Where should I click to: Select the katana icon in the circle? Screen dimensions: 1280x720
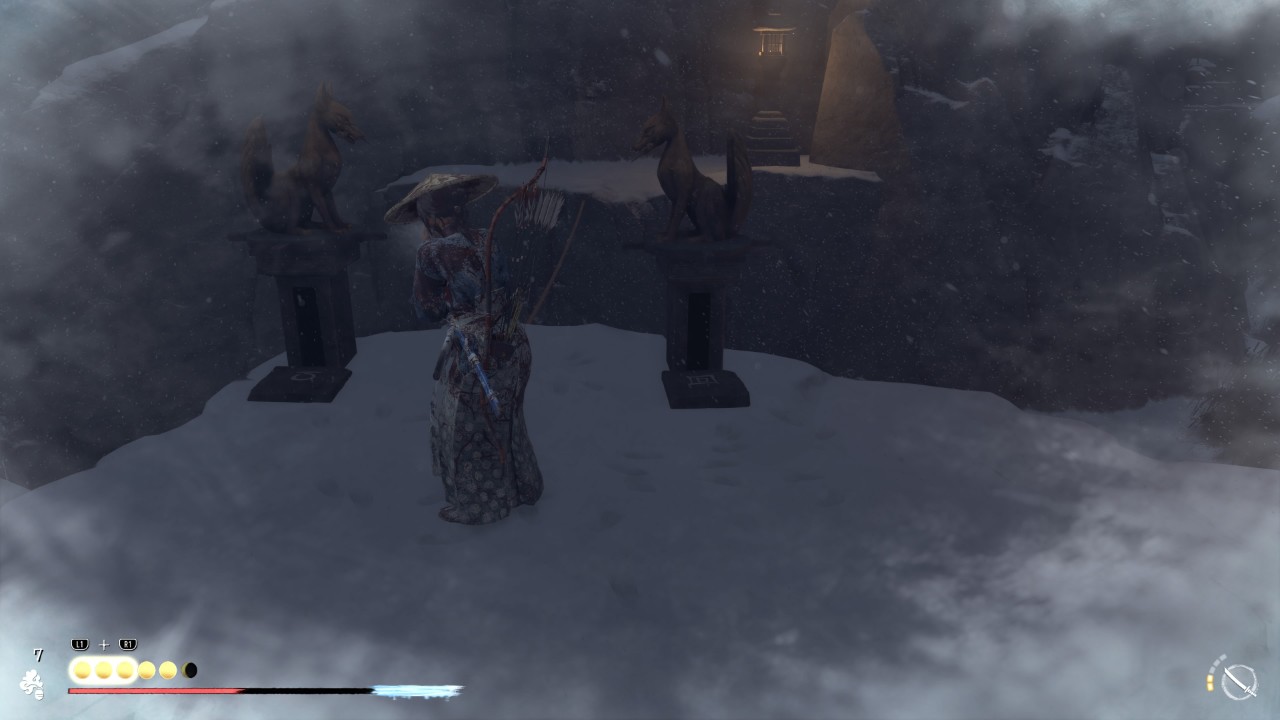(1239, 682)
